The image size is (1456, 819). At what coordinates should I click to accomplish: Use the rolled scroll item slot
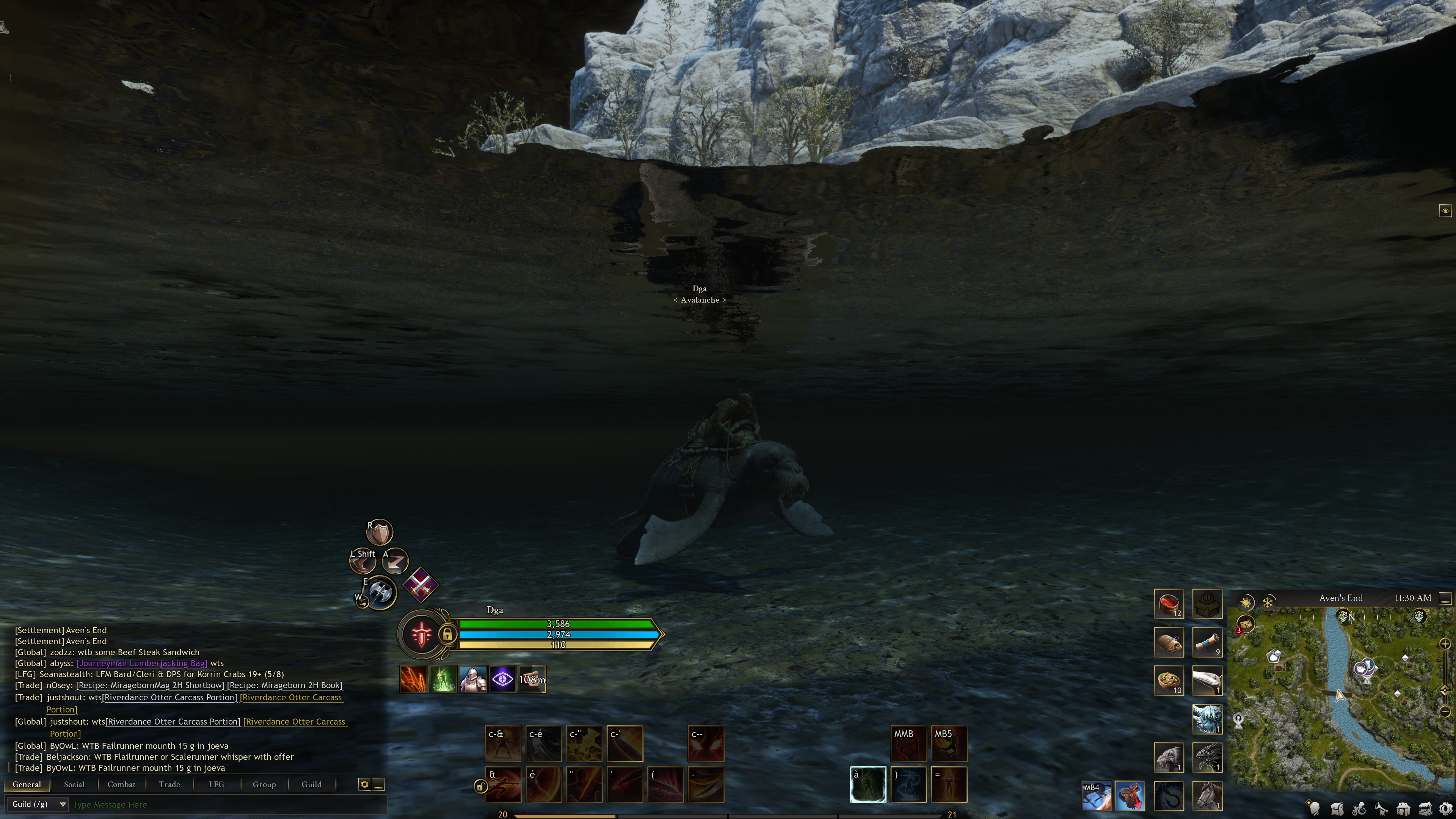tap(1207, 642)
